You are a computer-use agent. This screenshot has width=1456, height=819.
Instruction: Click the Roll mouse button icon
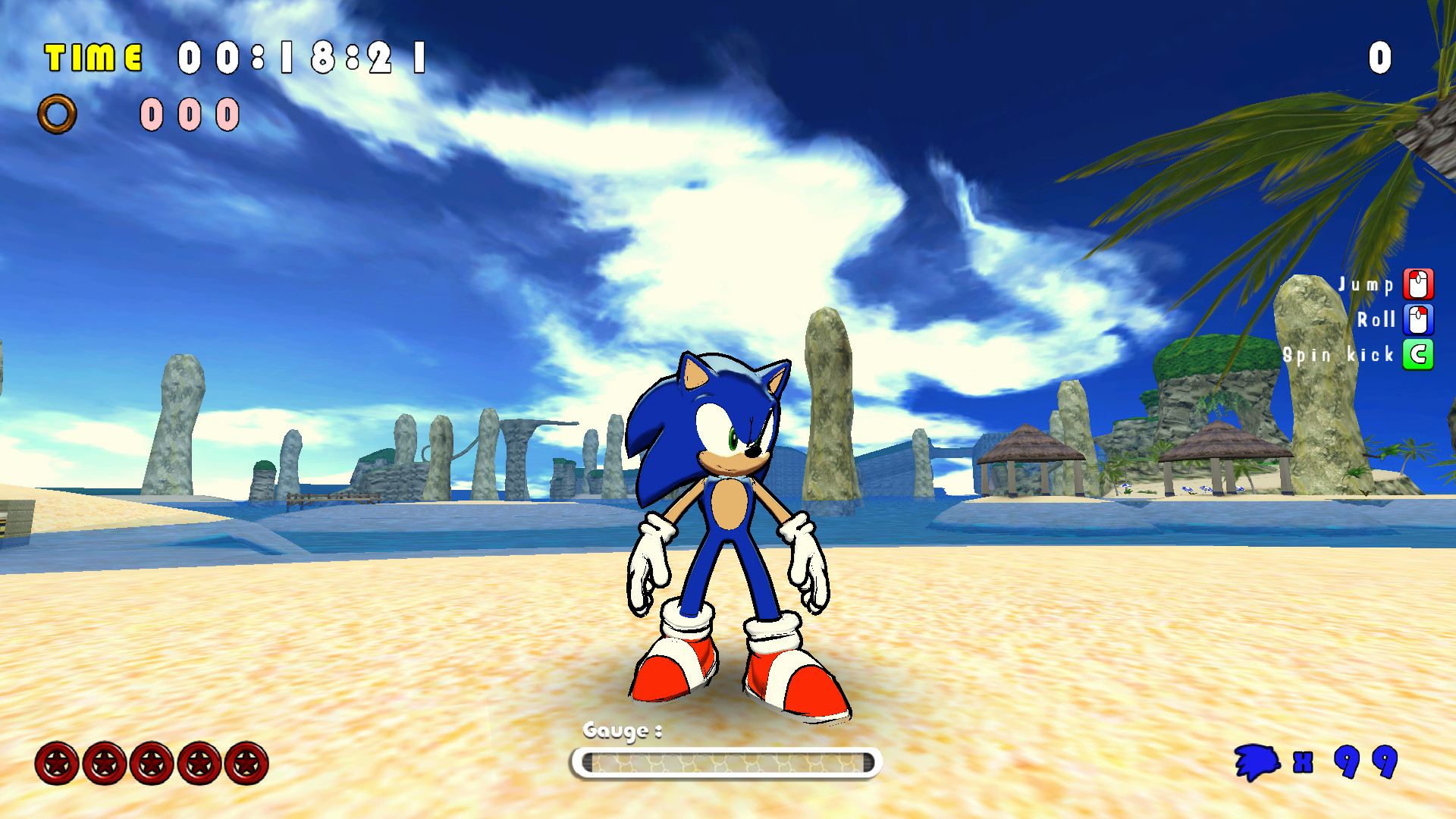1417,319
